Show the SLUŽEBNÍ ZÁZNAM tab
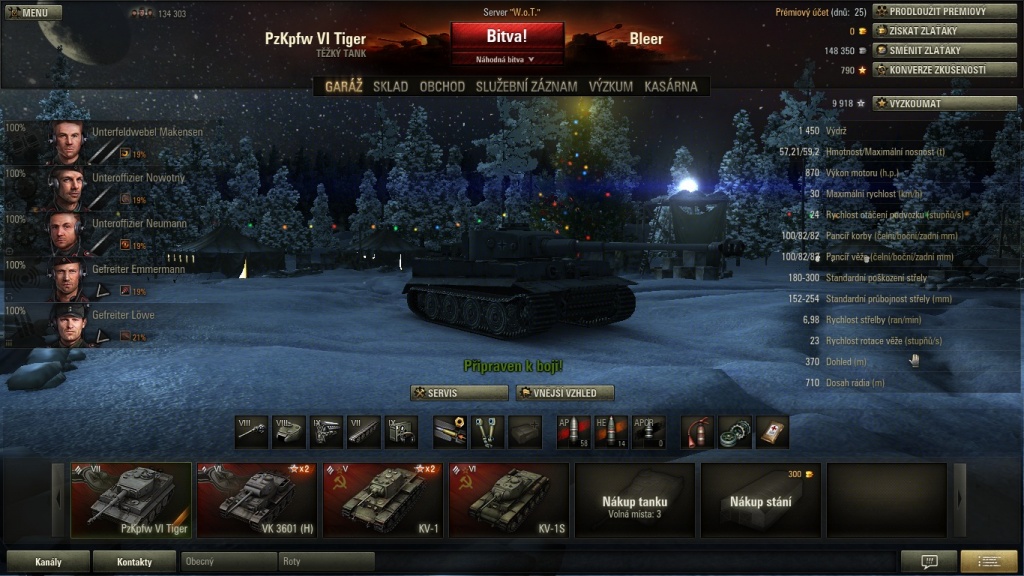 pos(526,87)
